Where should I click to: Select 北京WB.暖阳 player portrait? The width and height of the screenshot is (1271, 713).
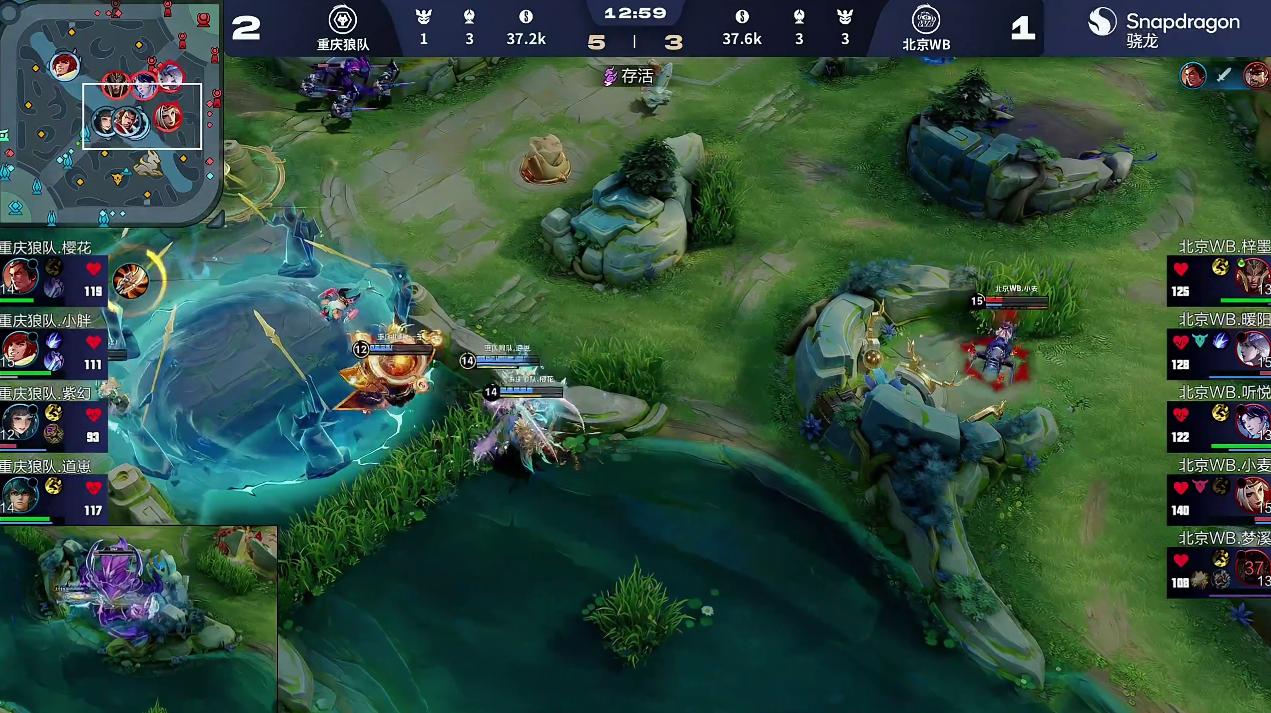tap(1251, 349)
